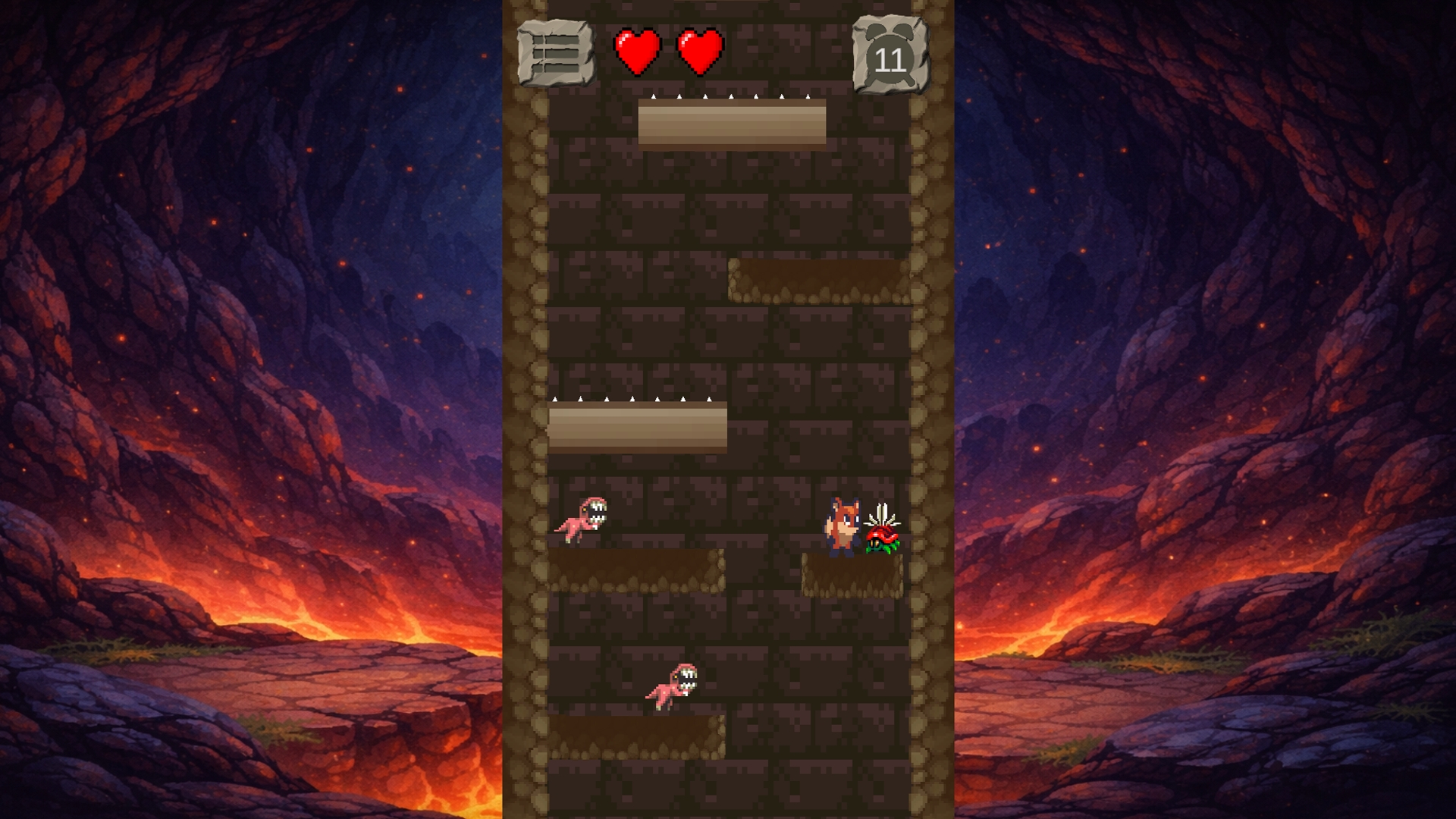1456x819 pixels.
Task: Click the middle spiked wooden plank
Action: point(637,428)
